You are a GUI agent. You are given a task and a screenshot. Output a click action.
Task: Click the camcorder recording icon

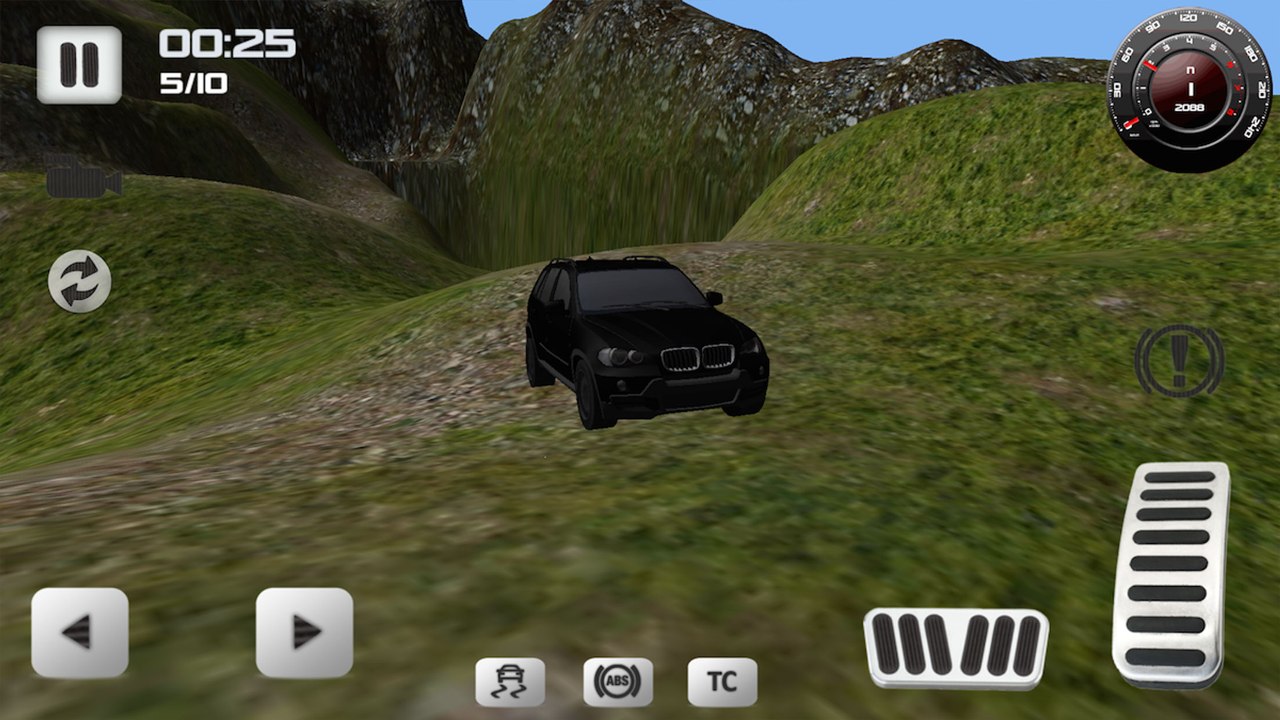(x=84, y=180)
